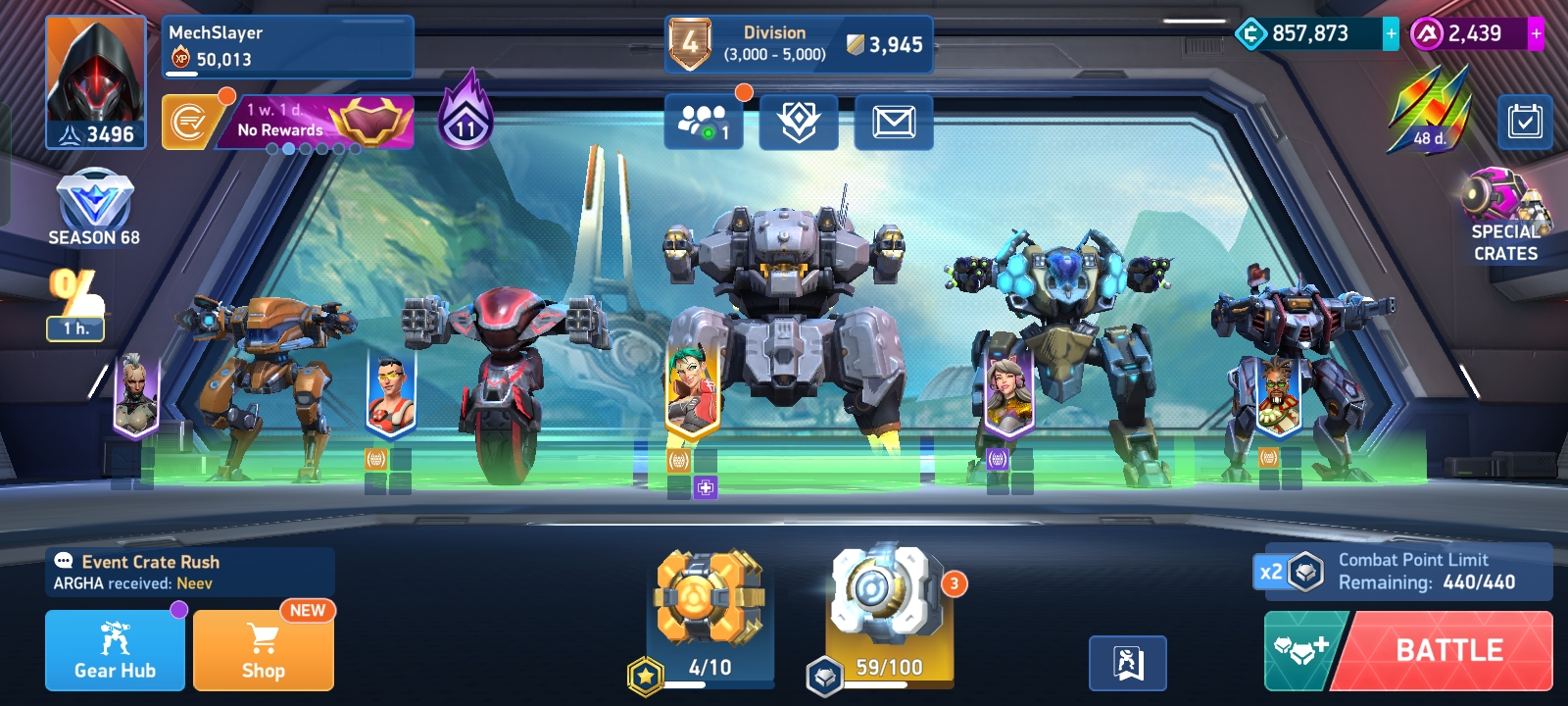The image size is (1568, 706).
Task: Open the Gear Hub
Action: coord(115,650)
